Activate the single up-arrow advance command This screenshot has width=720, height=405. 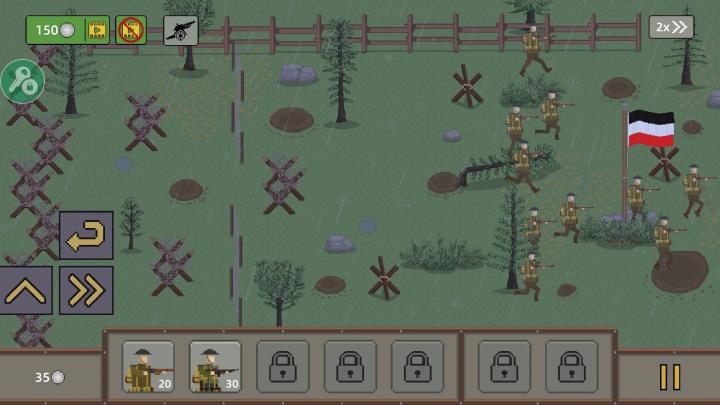(26, 291)
